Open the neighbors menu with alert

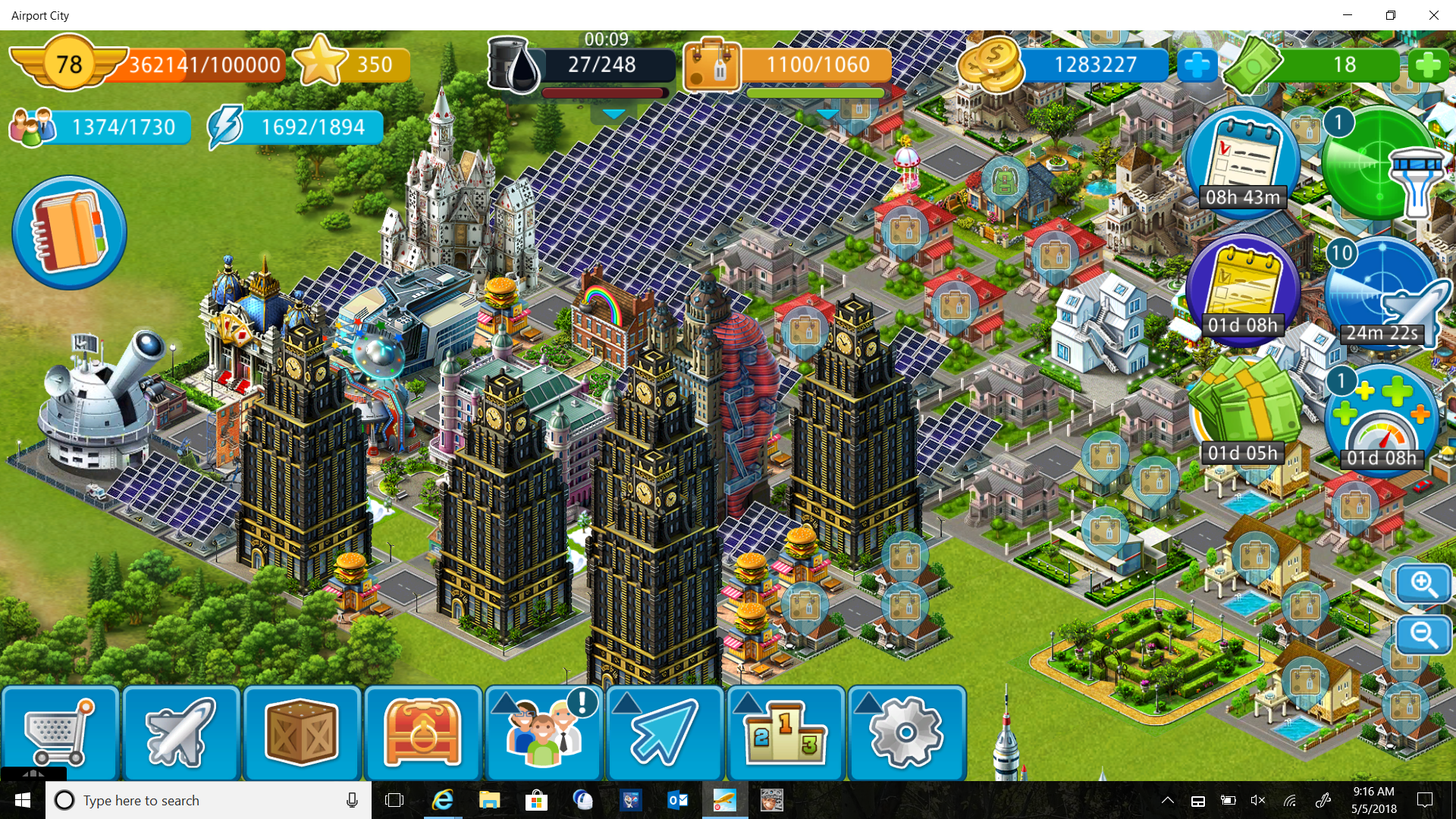(544, 733)
